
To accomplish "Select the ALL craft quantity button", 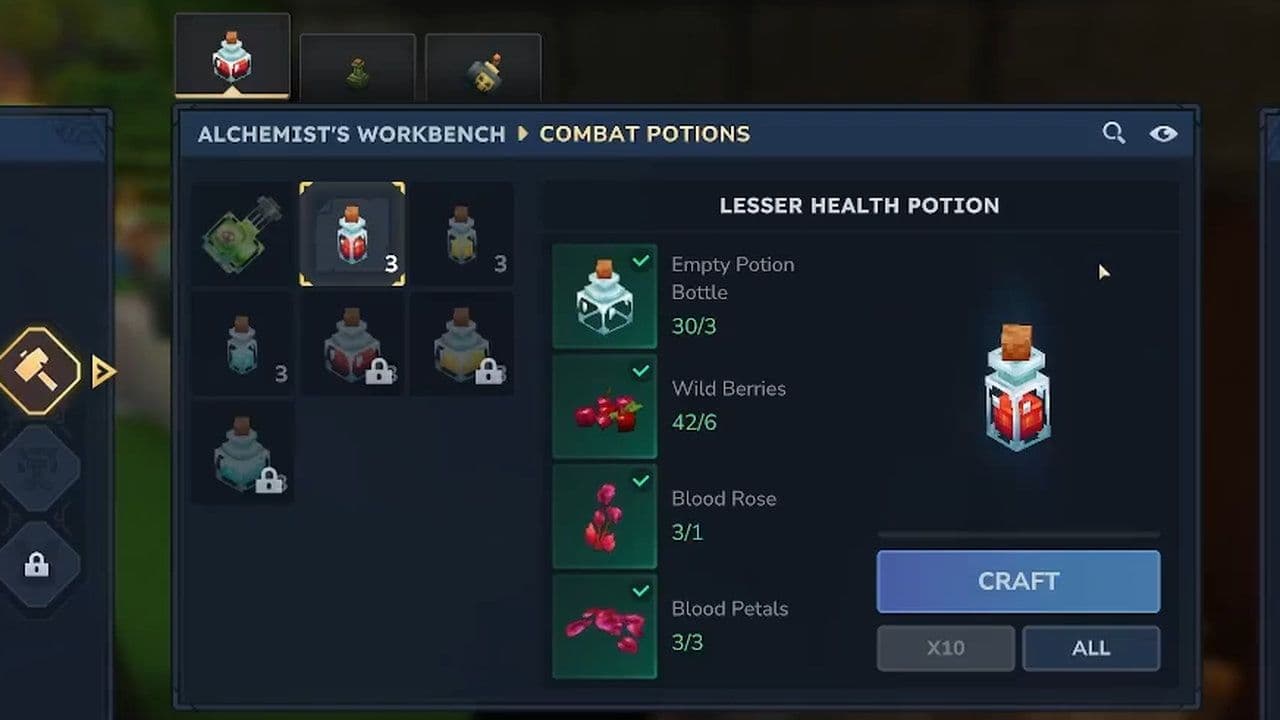I will 1090,648.
